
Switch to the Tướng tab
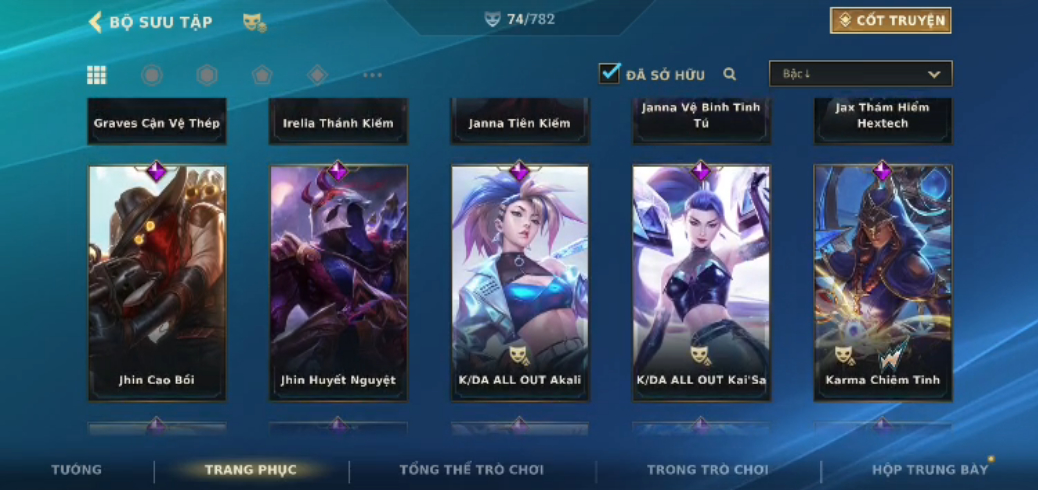point(77,470)
